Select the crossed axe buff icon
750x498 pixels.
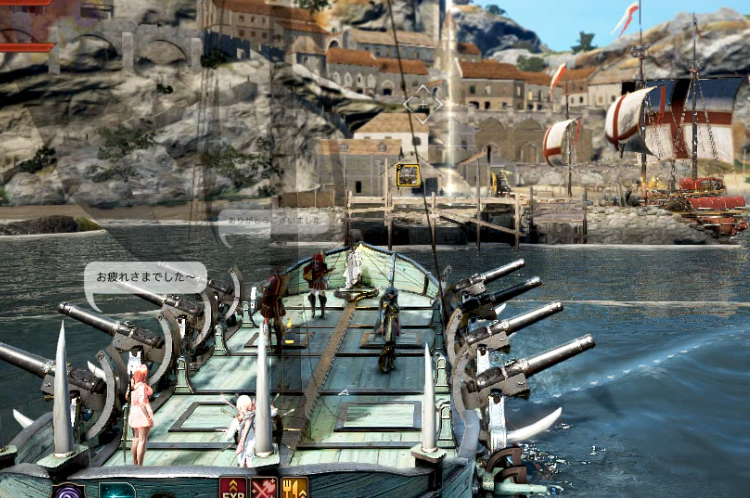(264, 489)
